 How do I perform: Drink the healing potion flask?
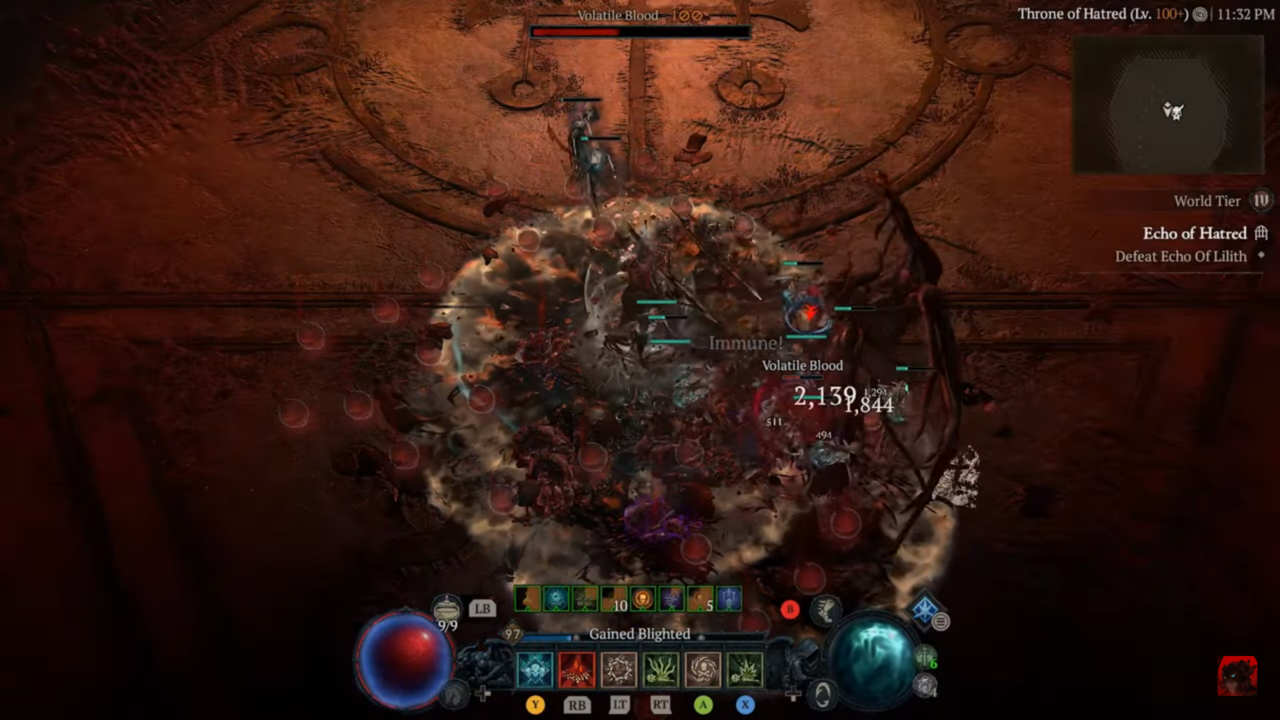click(447, 608)
